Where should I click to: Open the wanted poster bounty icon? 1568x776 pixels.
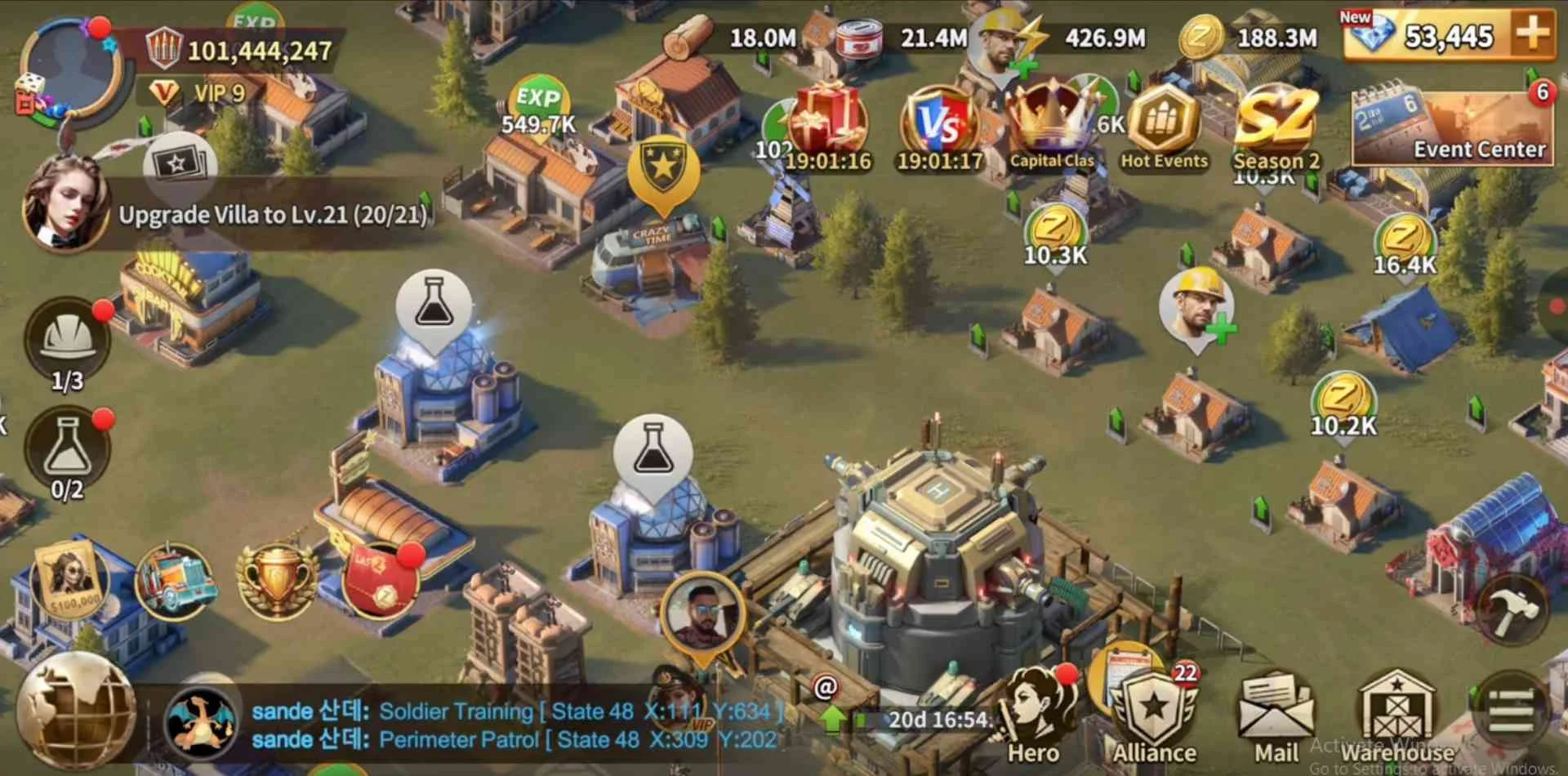(69, 580)
